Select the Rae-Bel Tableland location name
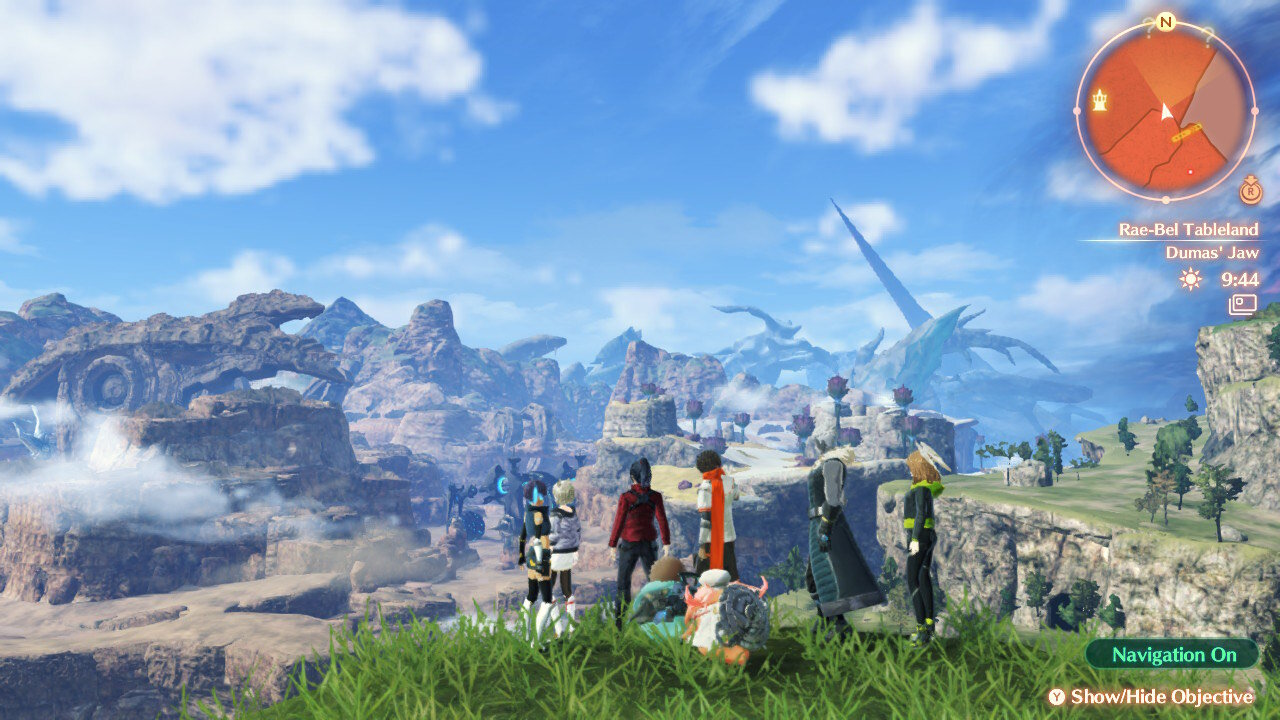This screenshot has width=1280, height=720. click(1188, 229)
